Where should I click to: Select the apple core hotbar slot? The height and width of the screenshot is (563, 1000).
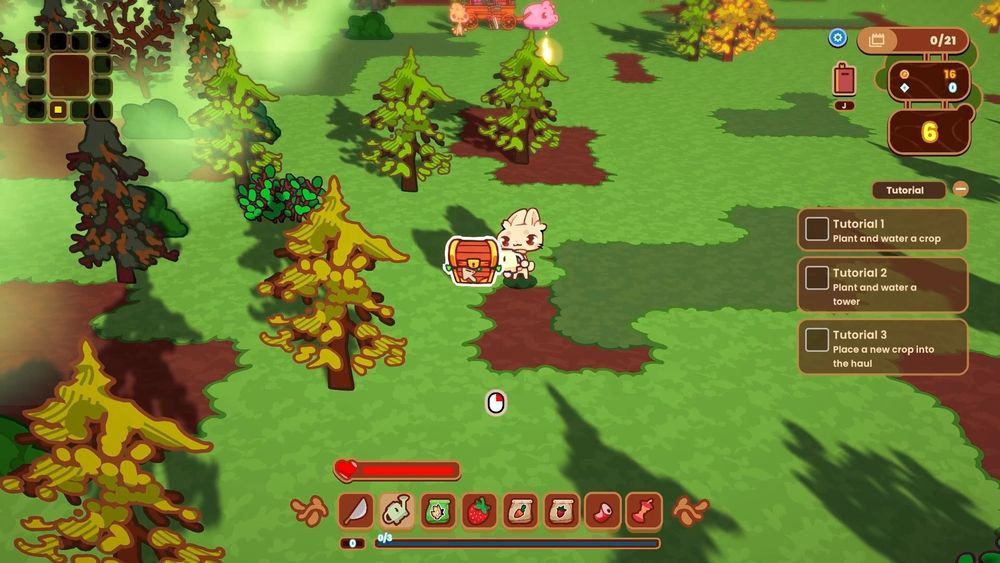click(644, 511)
